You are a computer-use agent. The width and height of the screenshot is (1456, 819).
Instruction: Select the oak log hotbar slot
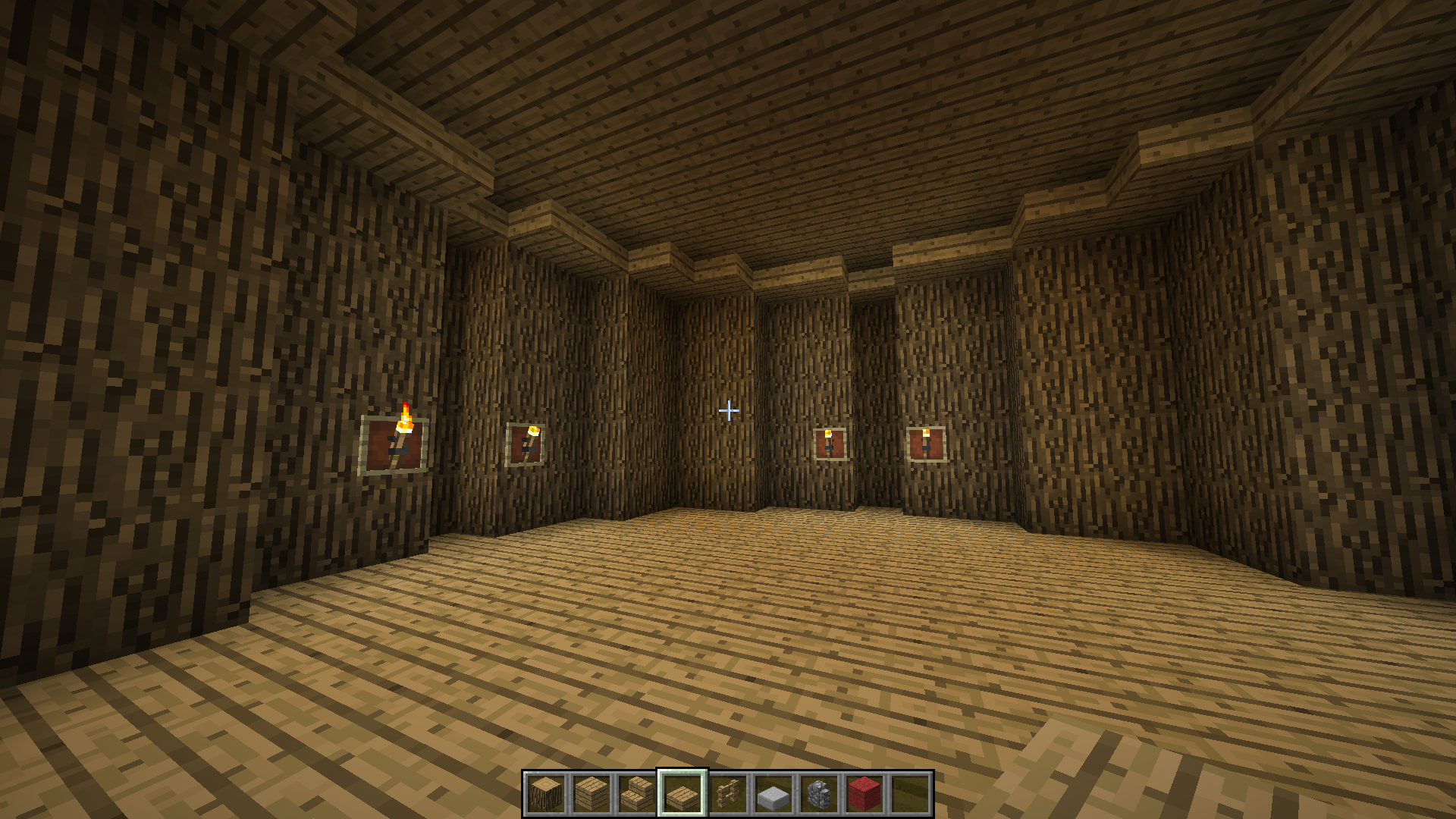click(546, 794)
